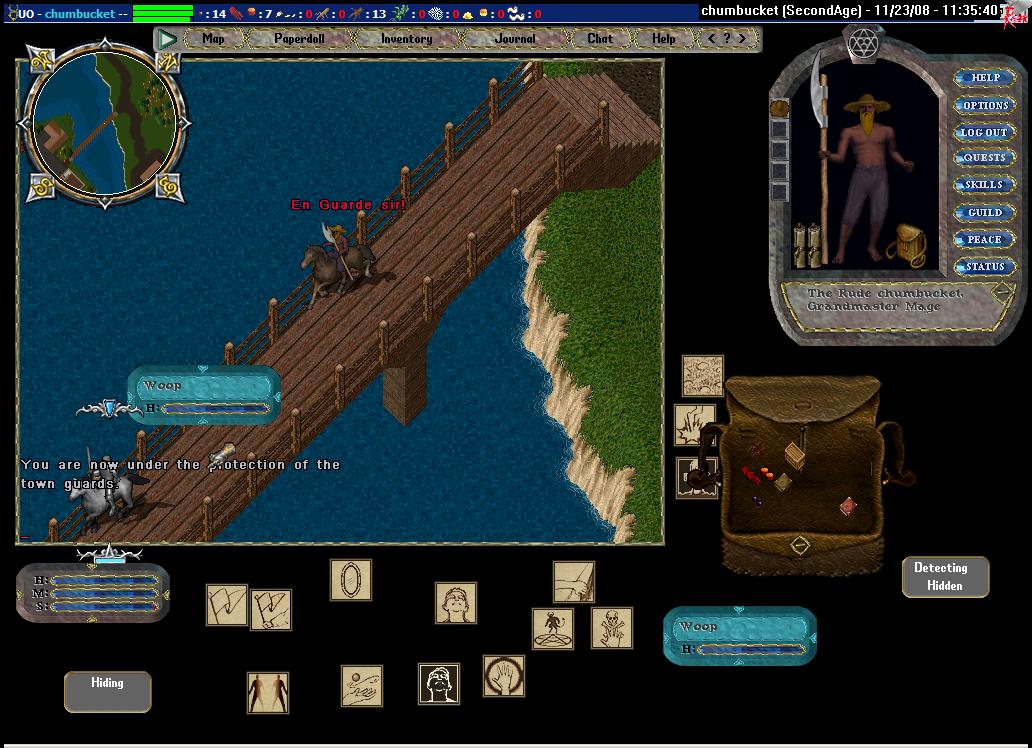Click the circular radar minimap
The height and width of the screenshot is (748, 1032).
[105, 121]
